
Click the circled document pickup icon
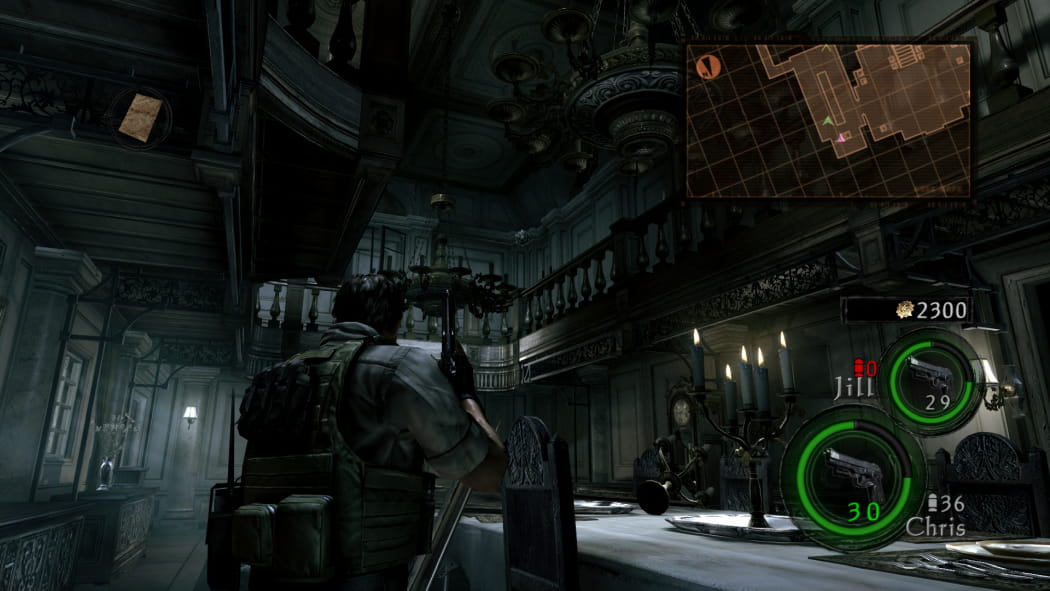[x=140, y=116]
